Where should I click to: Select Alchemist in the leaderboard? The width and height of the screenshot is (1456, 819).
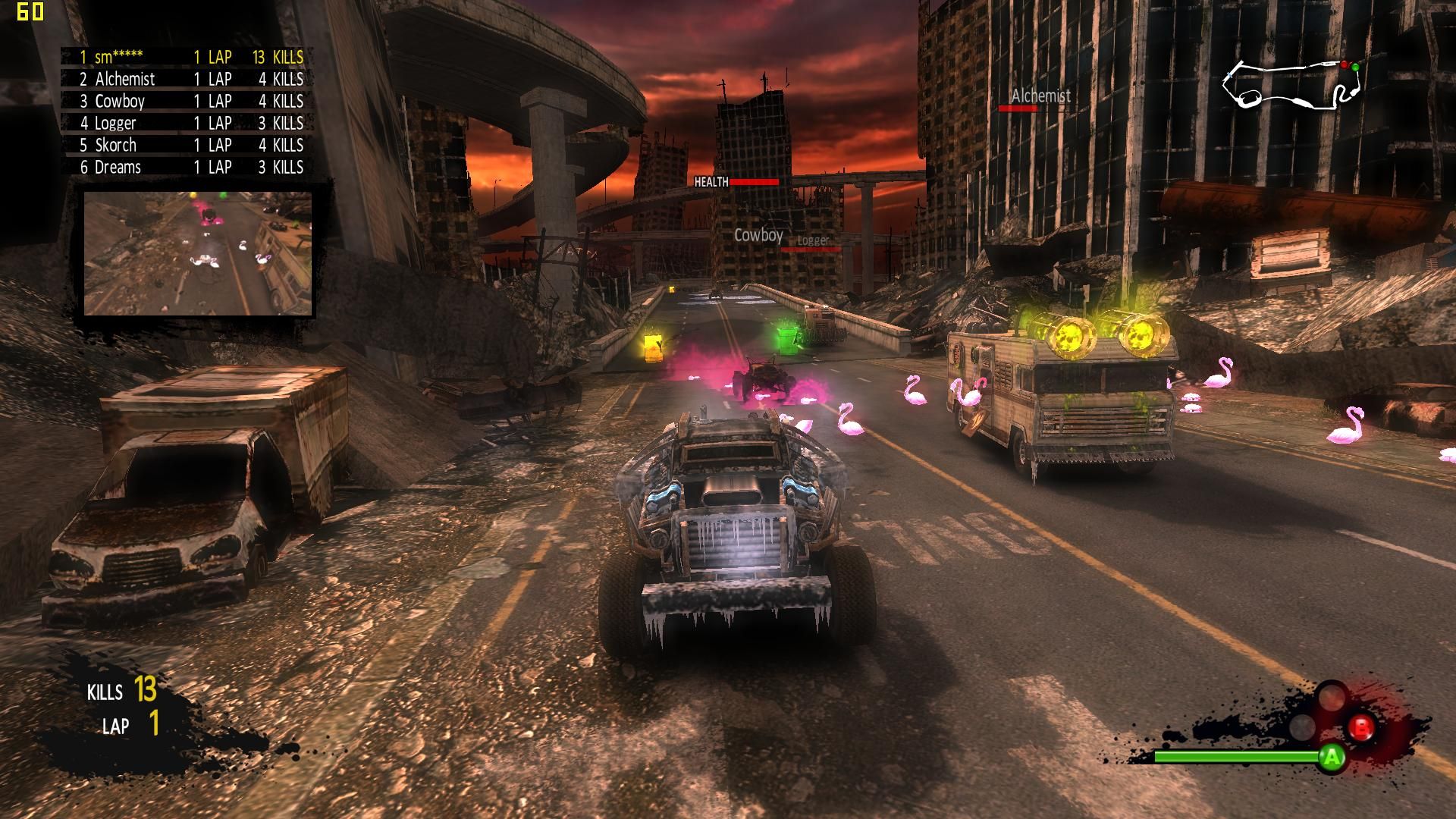coord(124,79)
